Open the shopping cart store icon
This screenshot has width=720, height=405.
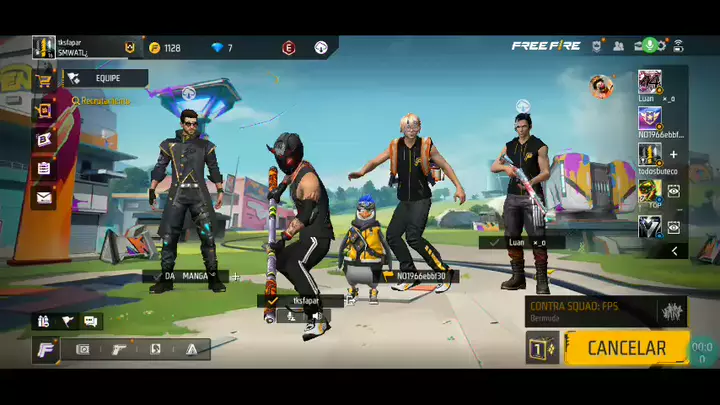(43, 79)
